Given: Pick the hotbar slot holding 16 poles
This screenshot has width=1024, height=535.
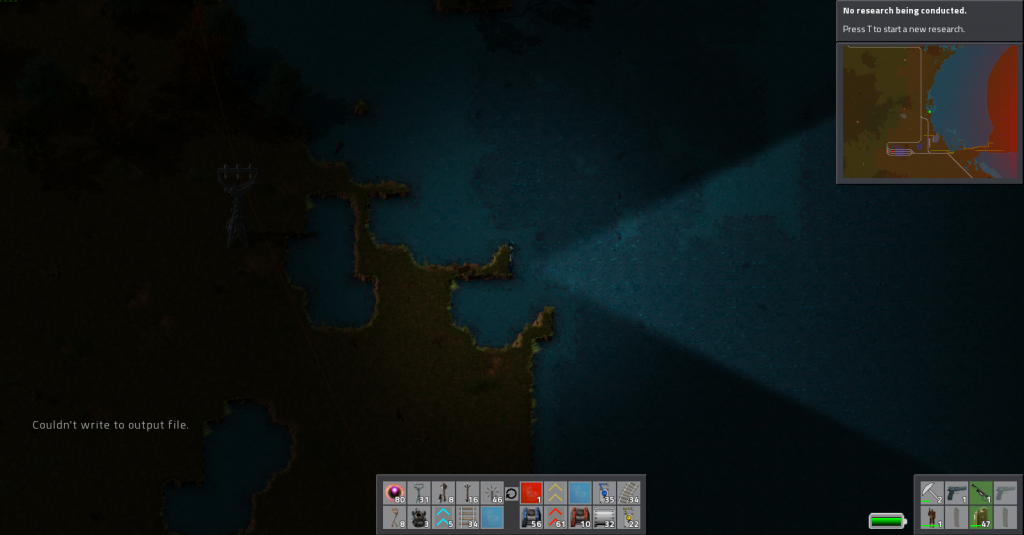Looking at the screenshot, I should 468,493.
